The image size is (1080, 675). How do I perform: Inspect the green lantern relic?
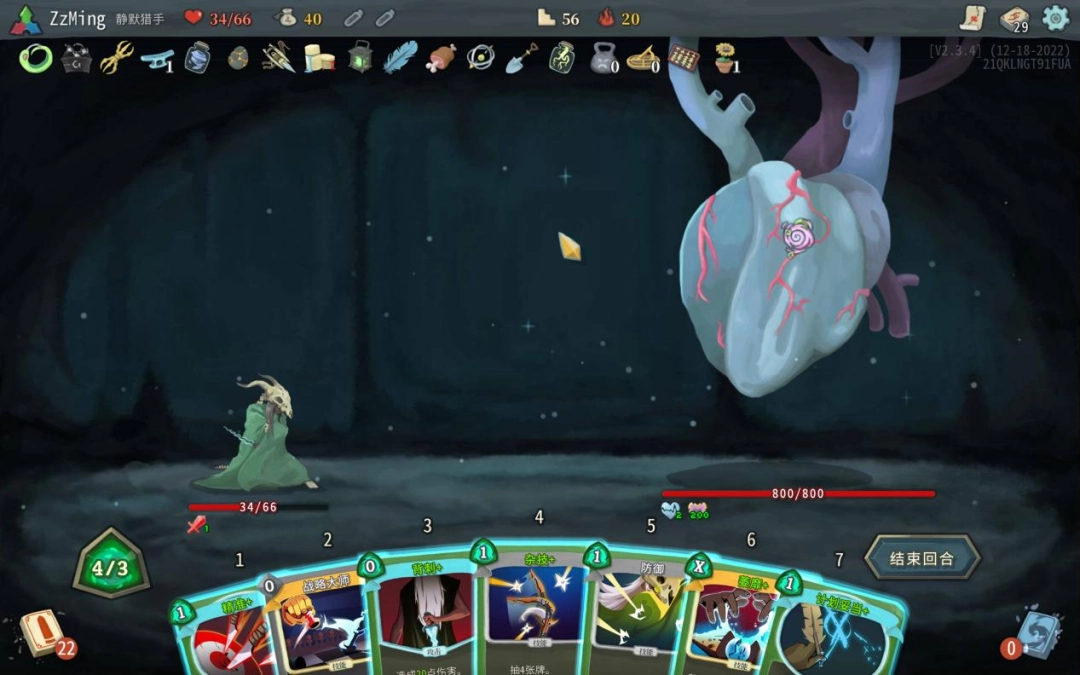click(360, 58)
